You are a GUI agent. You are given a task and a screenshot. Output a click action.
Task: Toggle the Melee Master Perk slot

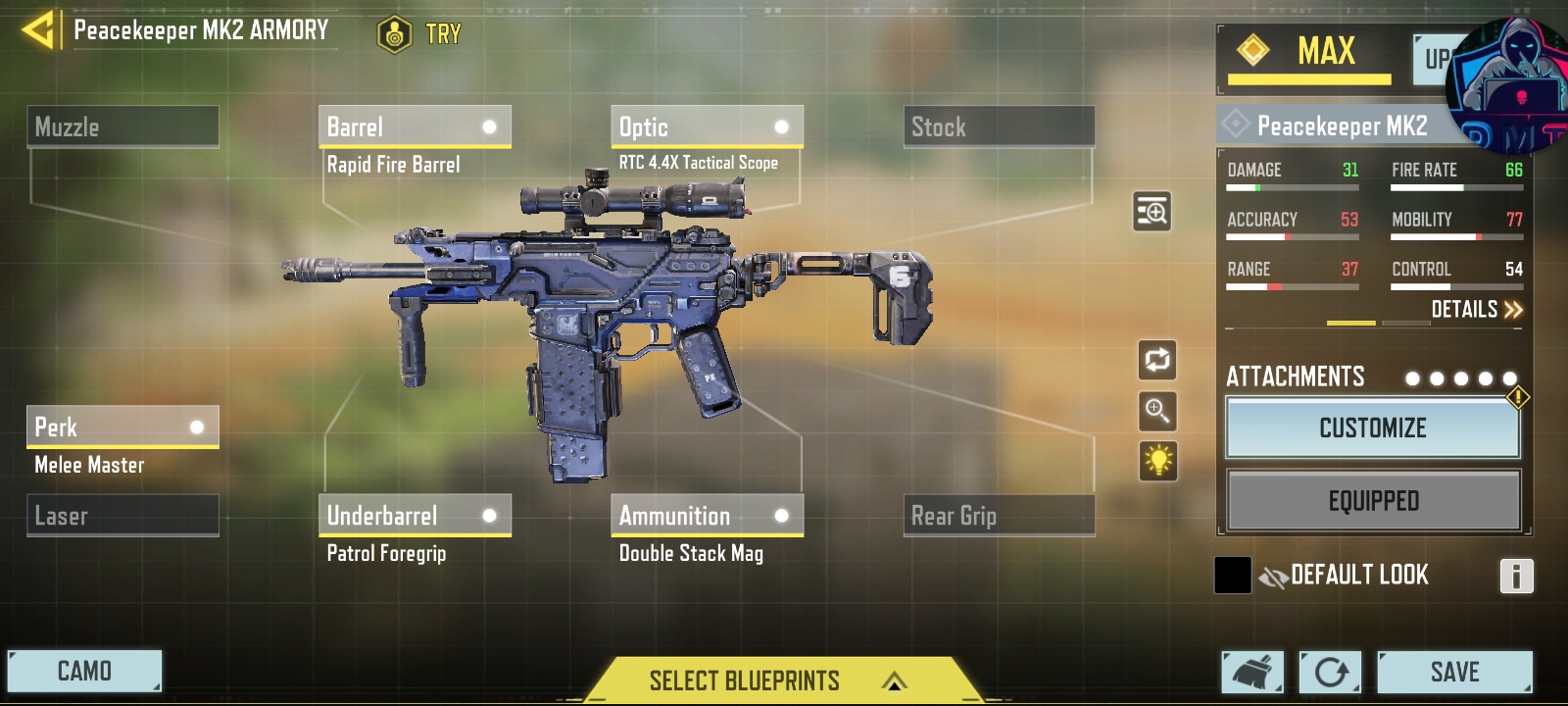click(122, 427)
